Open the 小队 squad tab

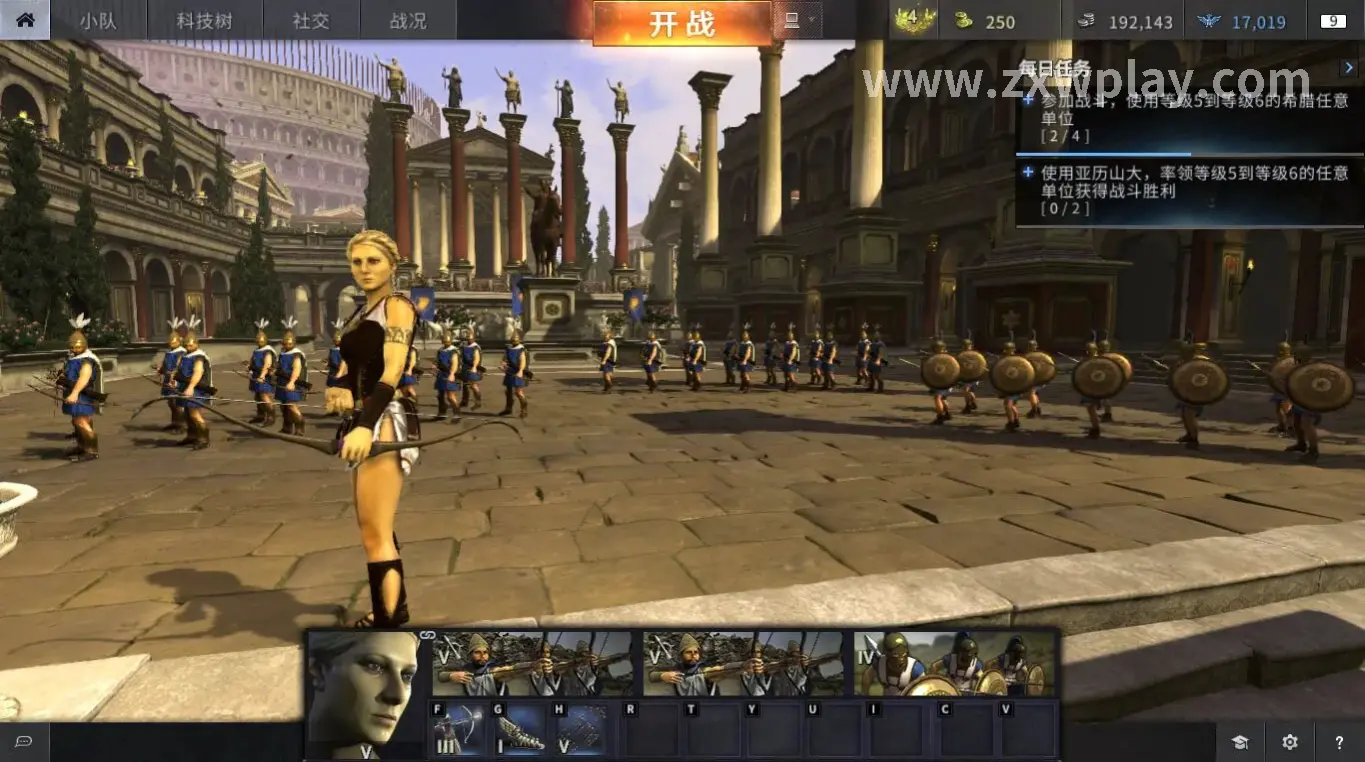coord(98,21)
